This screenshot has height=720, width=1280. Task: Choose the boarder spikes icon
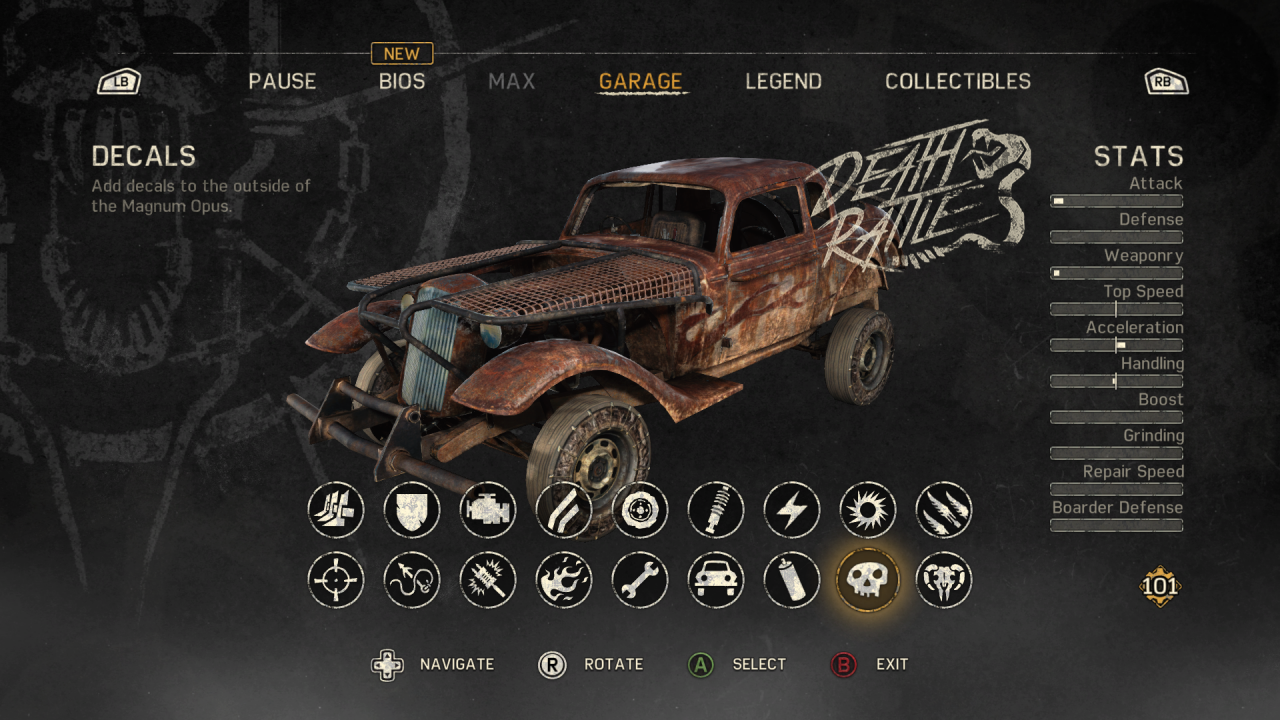point(944,510)
